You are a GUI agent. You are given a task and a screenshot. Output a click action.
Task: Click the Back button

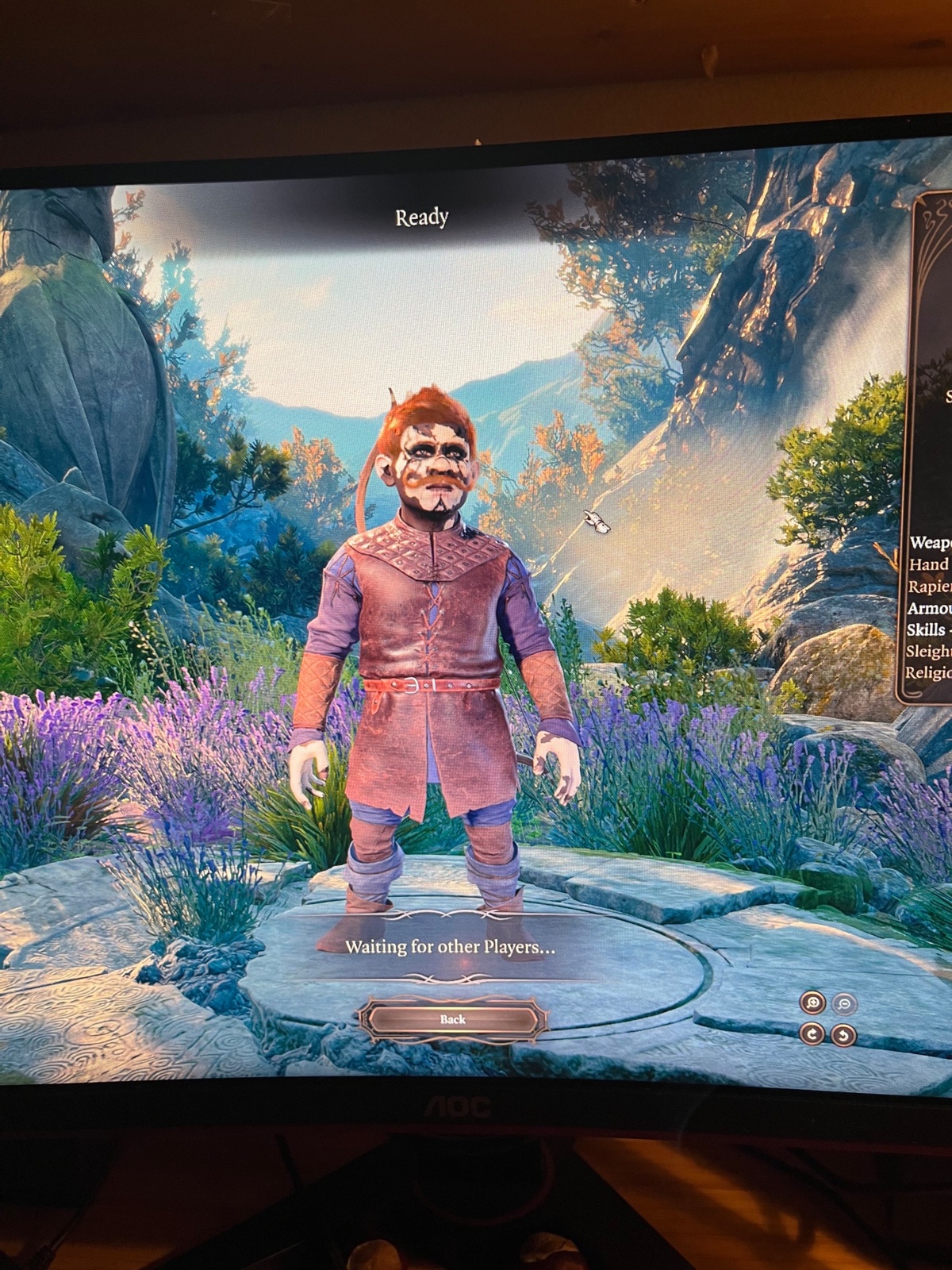tap(453, 1019)
